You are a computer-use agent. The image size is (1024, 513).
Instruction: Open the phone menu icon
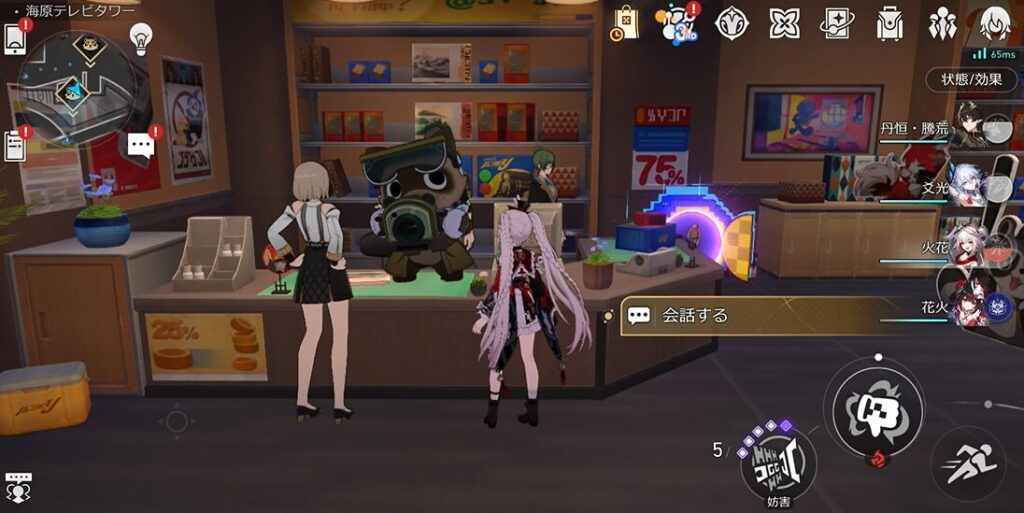tap(16, 37)
